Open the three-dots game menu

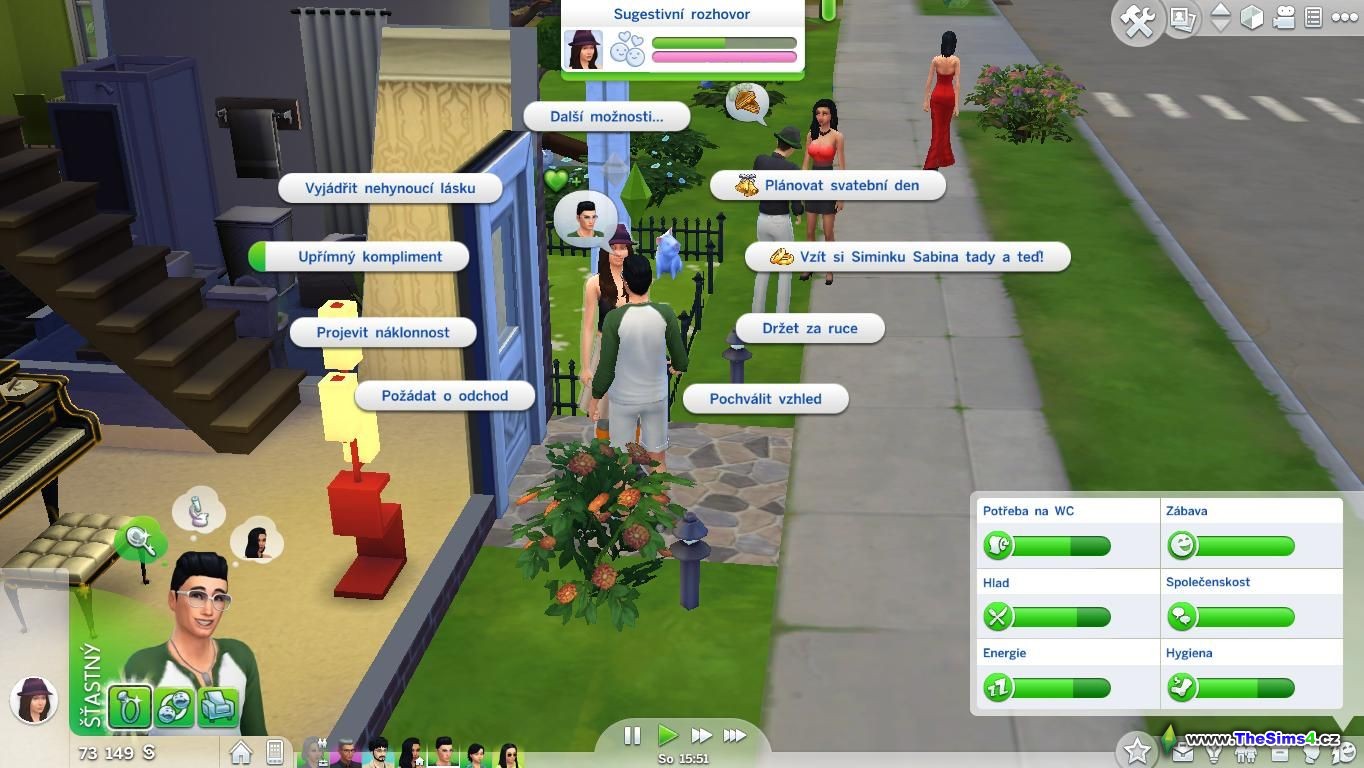pyautogui.click(x=1345, y=18)
